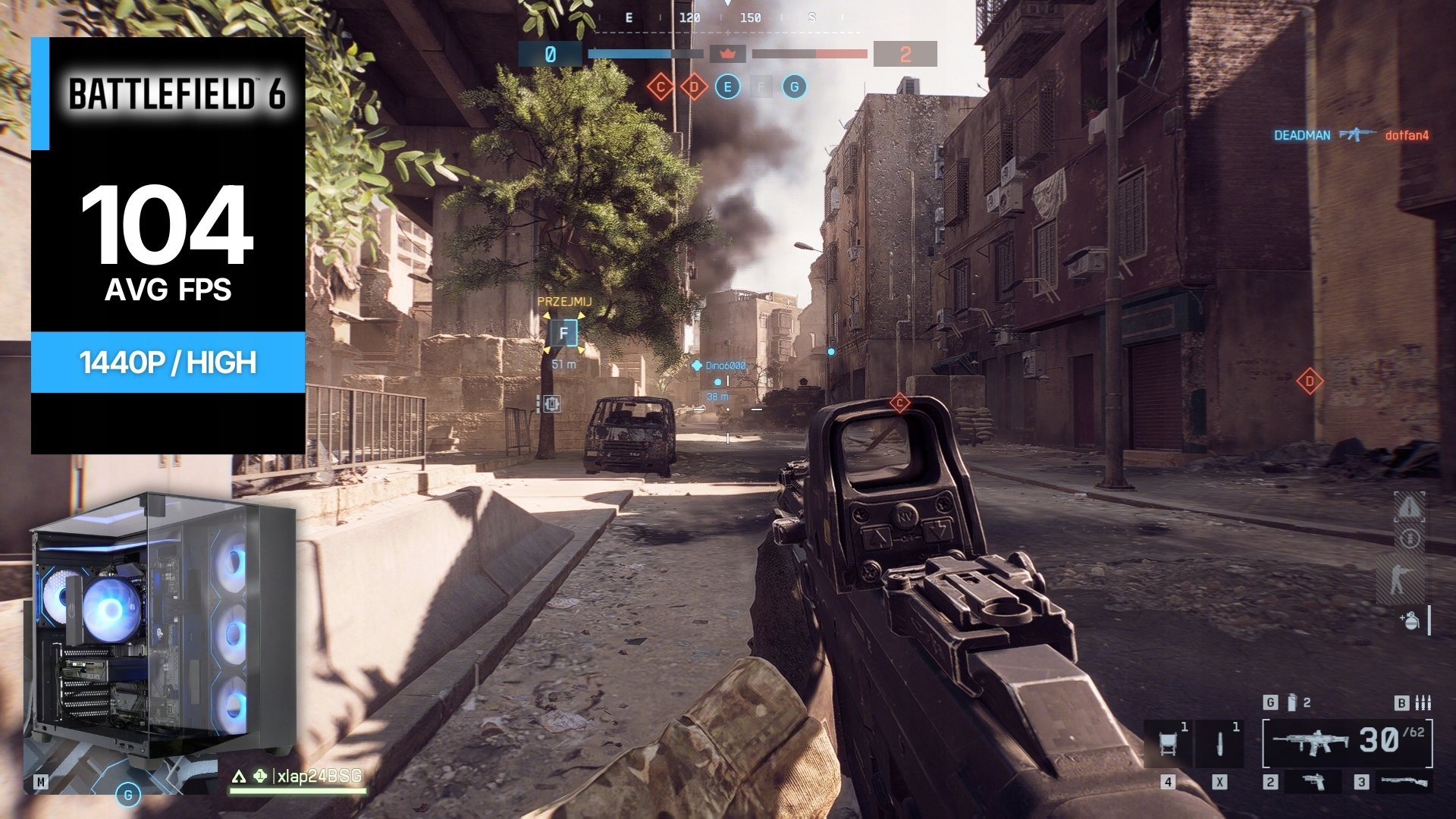Screen dimensions: 1456x819
Task: Select the primary assault rifle slot
Action: 1310,742
